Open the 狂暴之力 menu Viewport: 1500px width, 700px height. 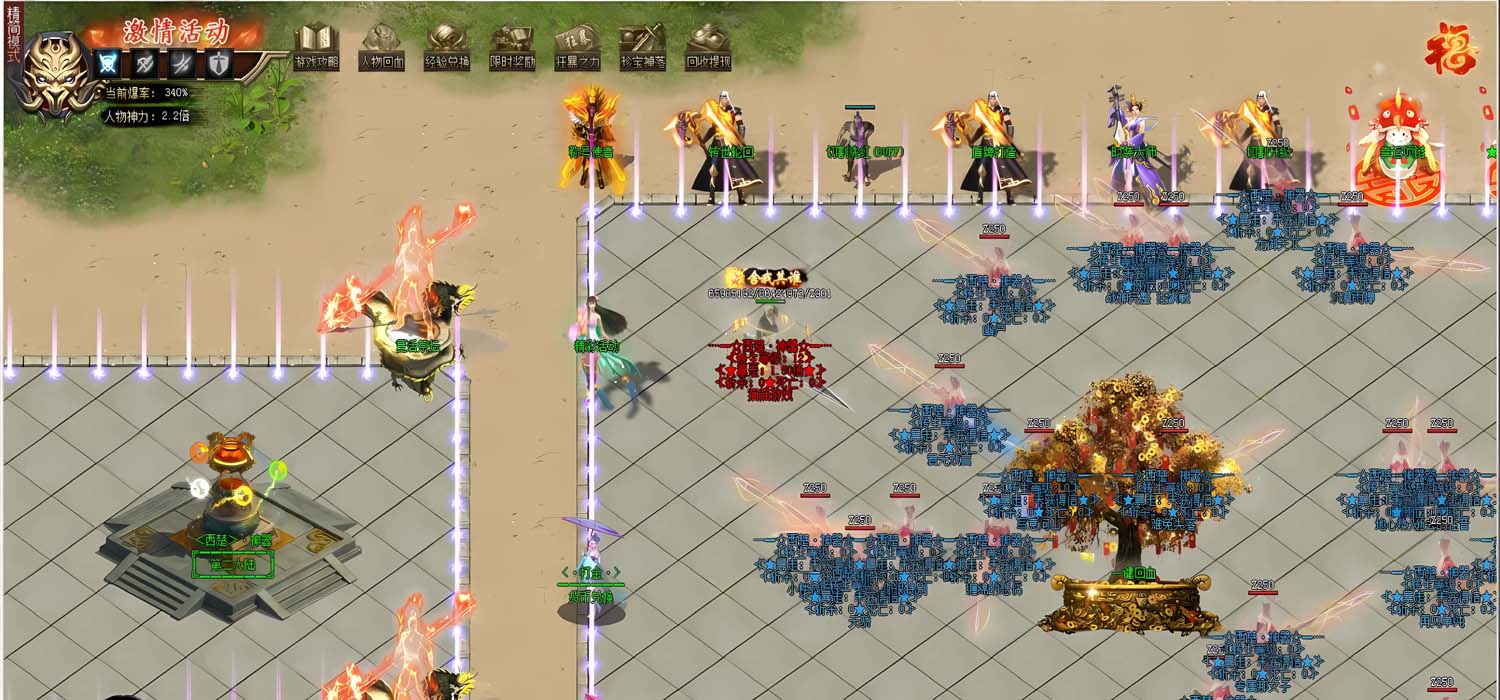[577, 47]
